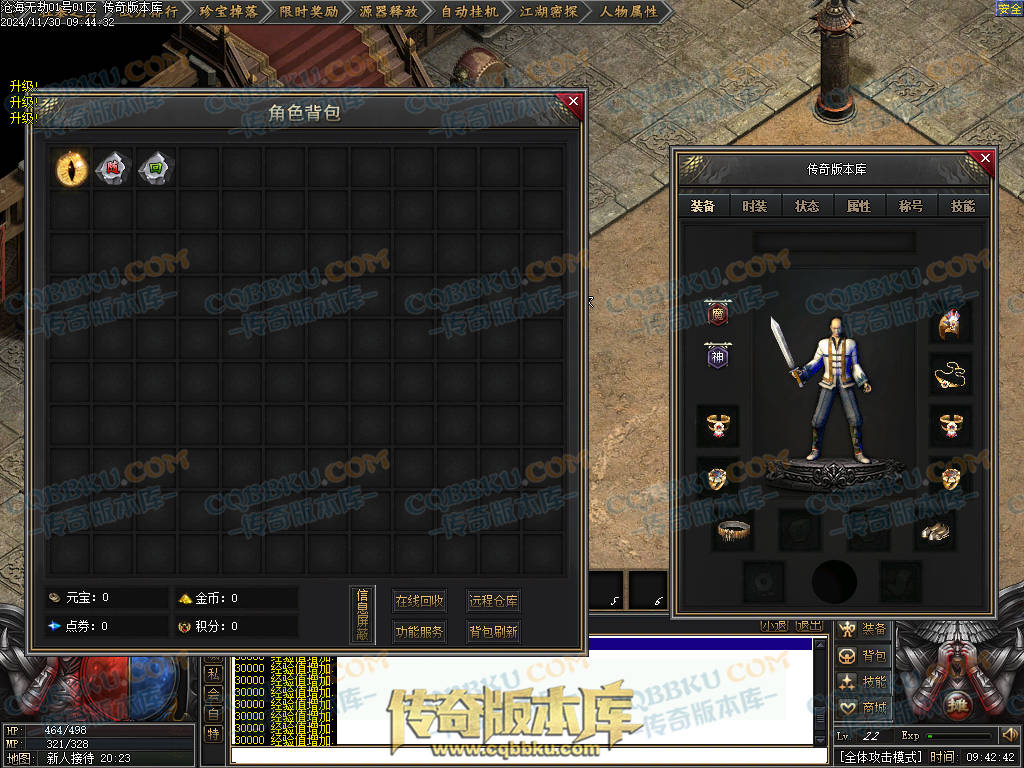
Task: Close the 角色背包 inventory window
Action: coord(573,101)
